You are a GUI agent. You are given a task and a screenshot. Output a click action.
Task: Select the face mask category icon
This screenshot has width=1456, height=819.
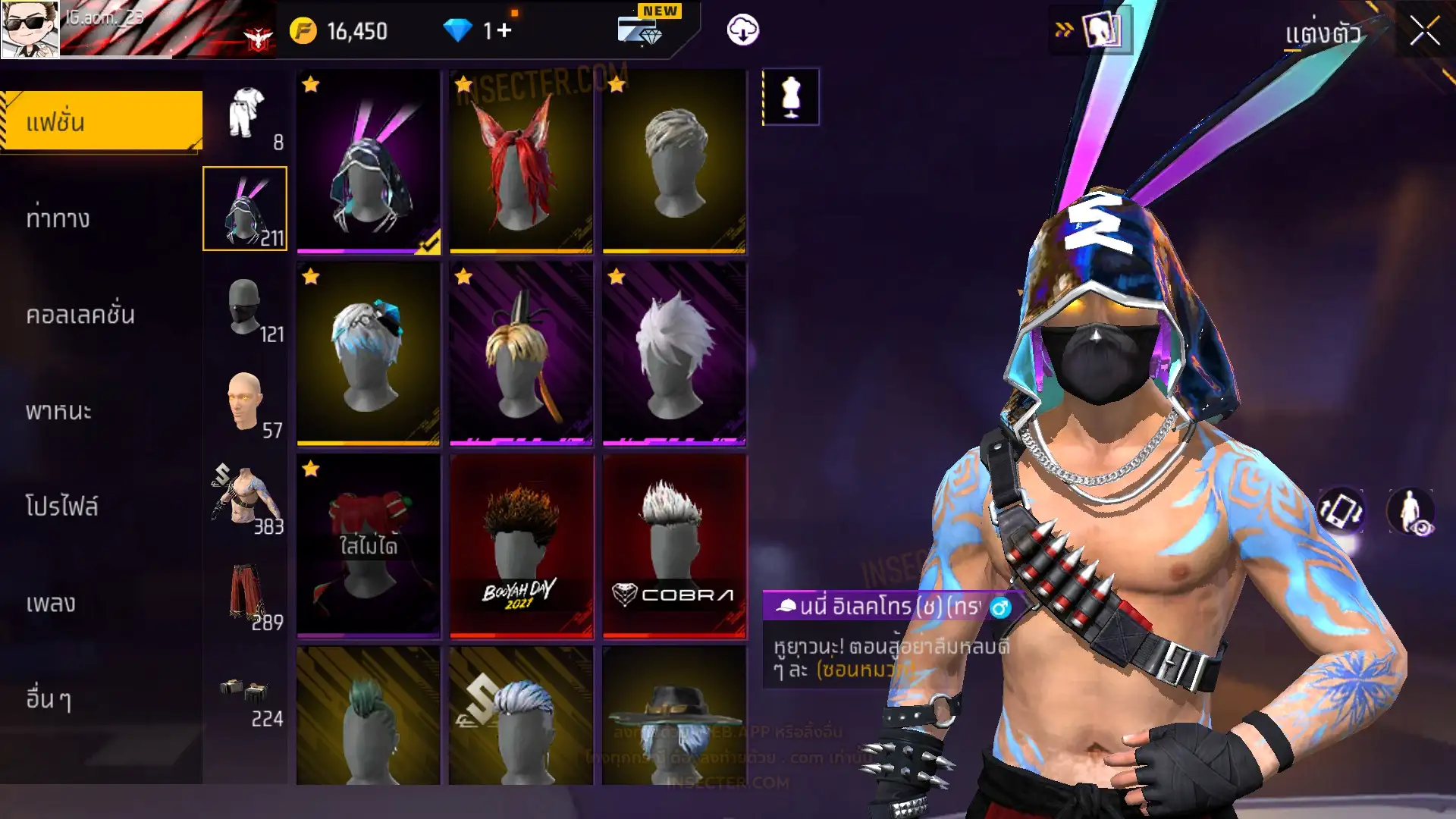click(x=246, y=307)
